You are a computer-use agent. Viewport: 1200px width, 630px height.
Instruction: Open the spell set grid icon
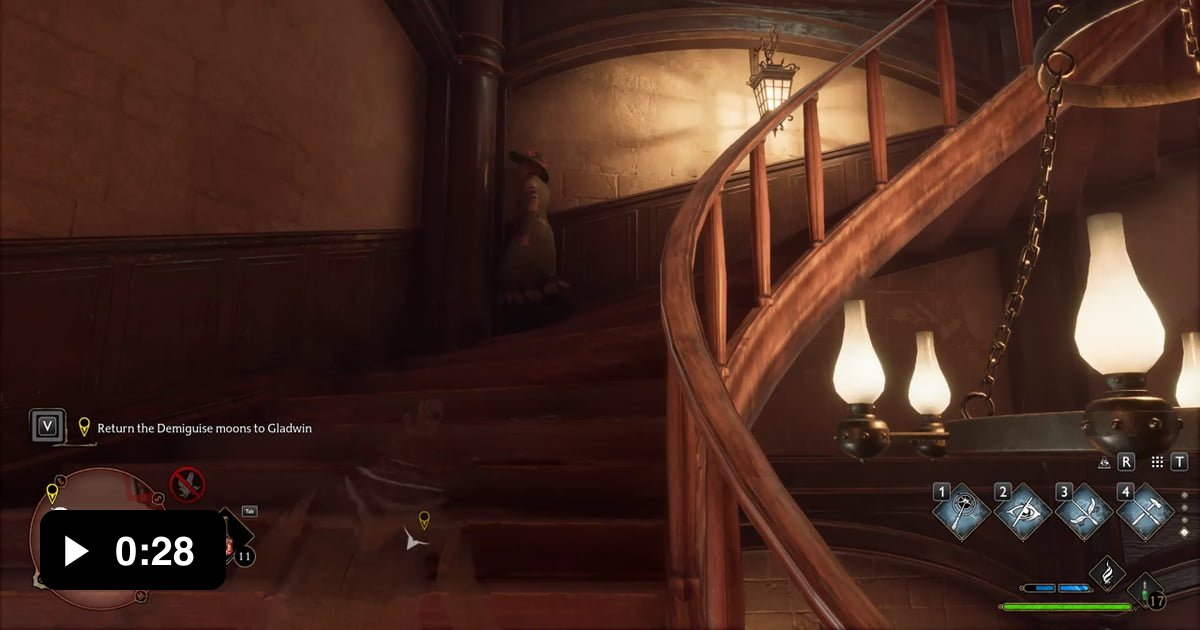click(x=1157, y=462)
